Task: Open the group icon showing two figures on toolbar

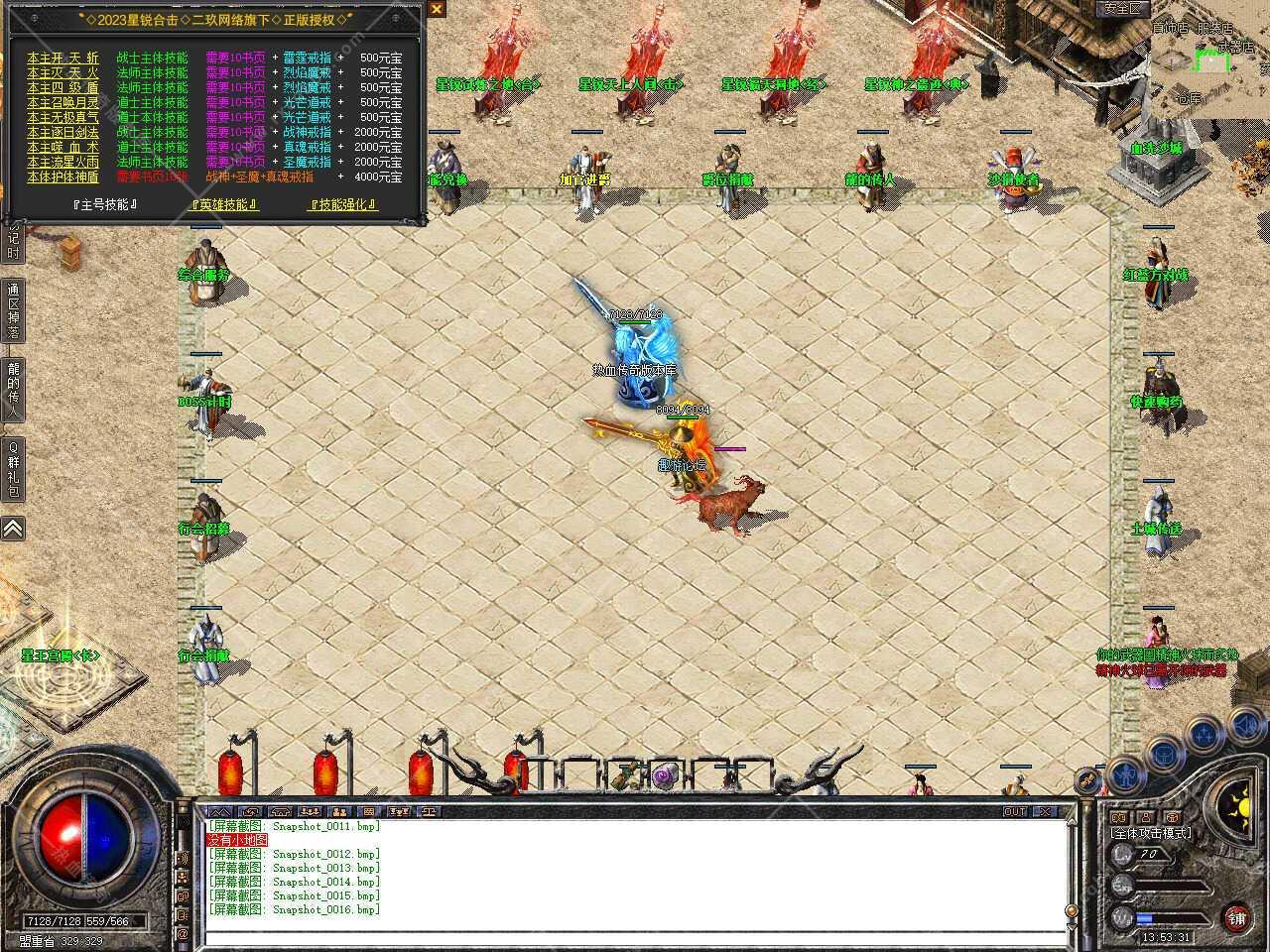Action: (x=339, y=812)
